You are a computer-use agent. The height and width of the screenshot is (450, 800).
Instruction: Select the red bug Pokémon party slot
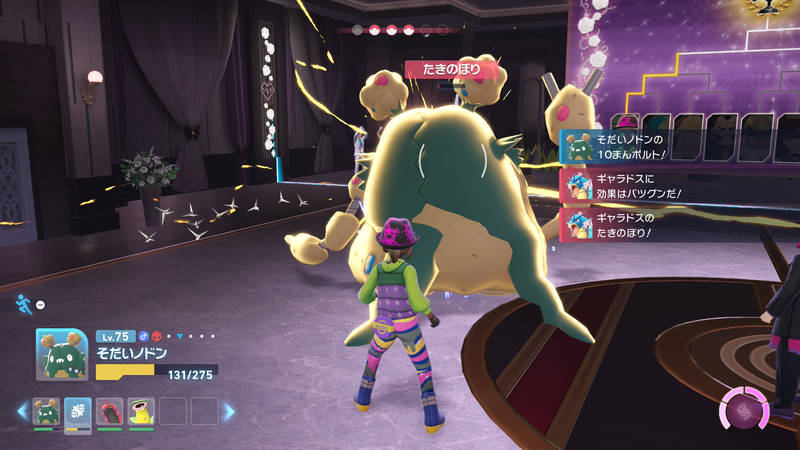[x=110, y=411]
